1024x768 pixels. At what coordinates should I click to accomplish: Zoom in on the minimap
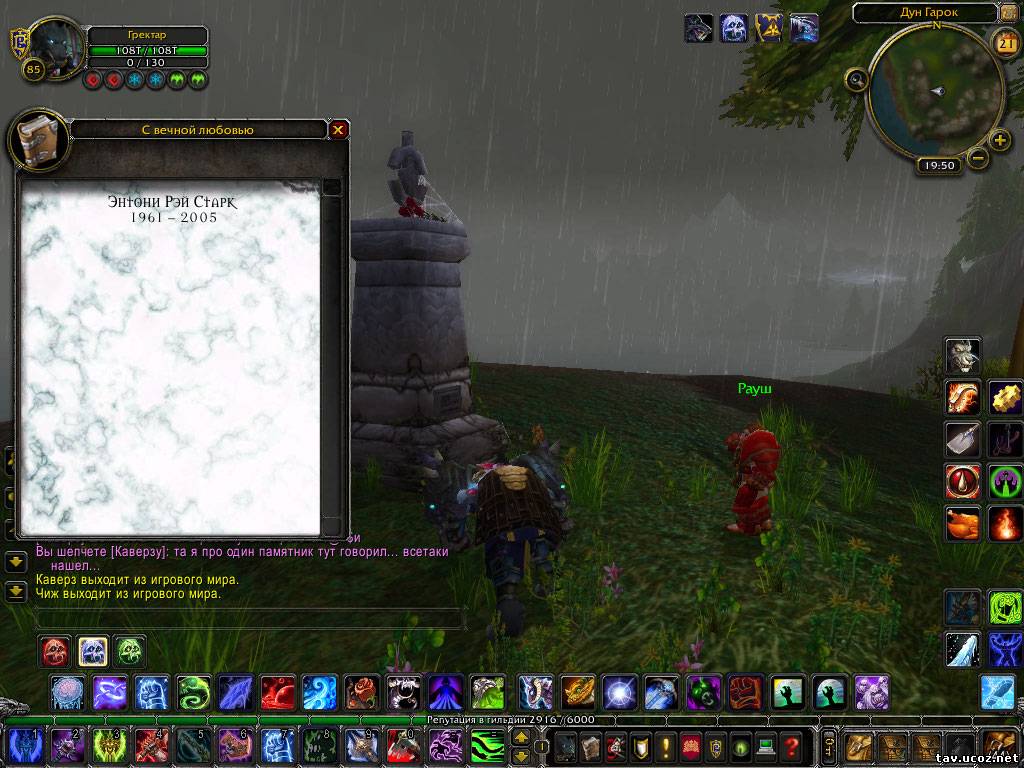click(x=999, y=139)
